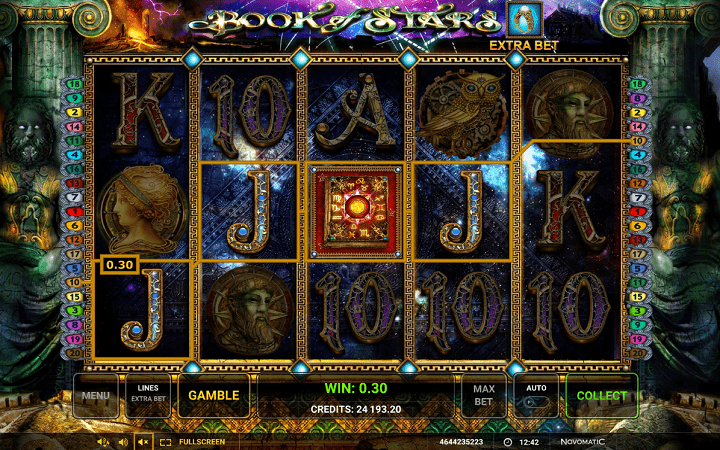This screenshot has width=720, height=450.
Task: Open the Lines / Extra Bet settings
Action: pos(148,396)
